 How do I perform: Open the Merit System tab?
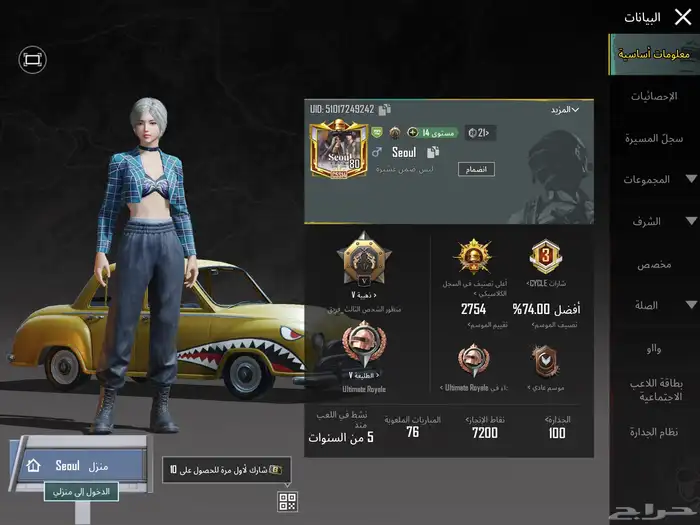[x=654, y=431]
